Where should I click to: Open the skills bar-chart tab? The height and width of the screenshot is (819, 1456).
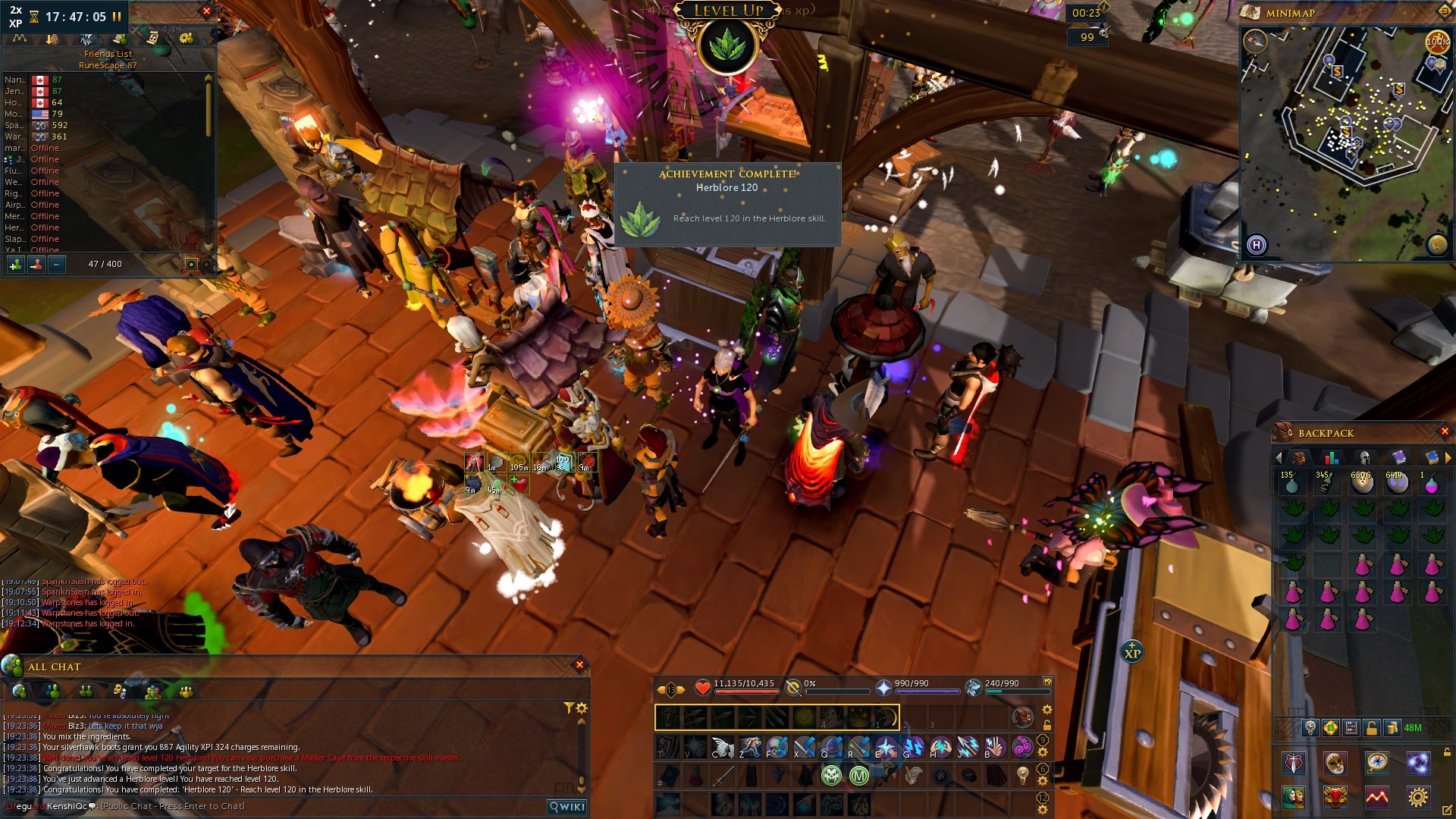coord(1331,457)
